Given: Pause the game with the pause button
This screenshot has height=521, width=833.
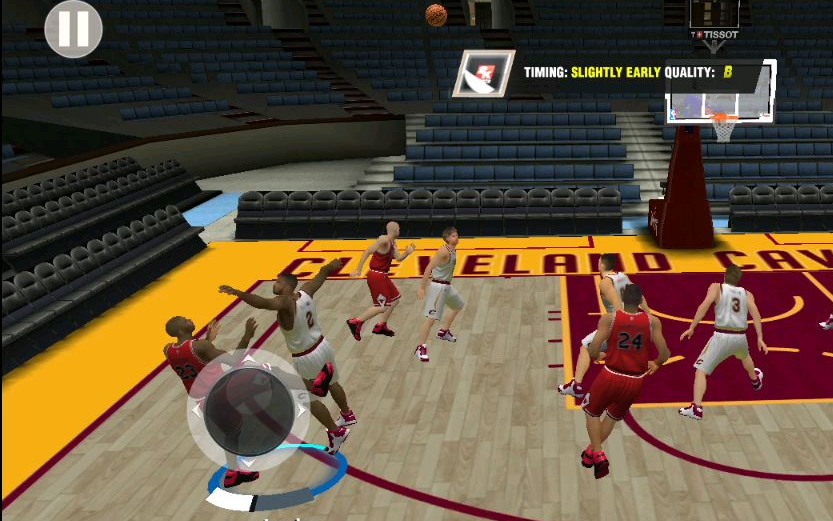Looking at the screenshot, I should [x=73, y=29].
